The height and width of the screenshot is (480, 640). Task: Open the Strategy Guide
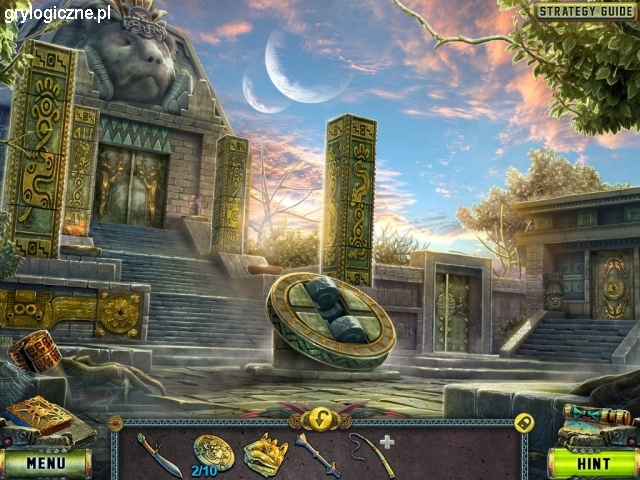tap(586, 11)
